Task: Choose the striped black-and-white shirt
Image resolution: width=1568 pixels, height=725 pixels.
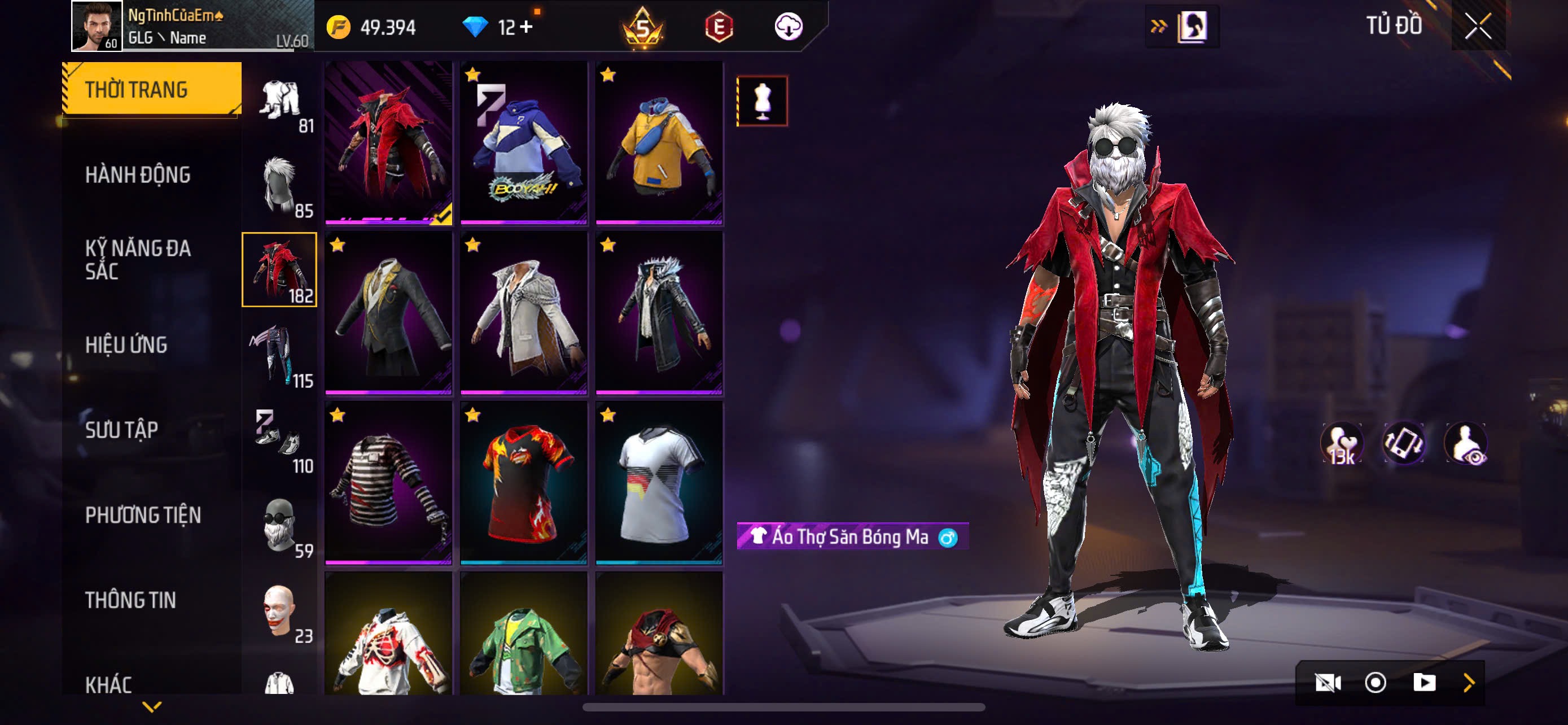Action: tap(388, 483)
